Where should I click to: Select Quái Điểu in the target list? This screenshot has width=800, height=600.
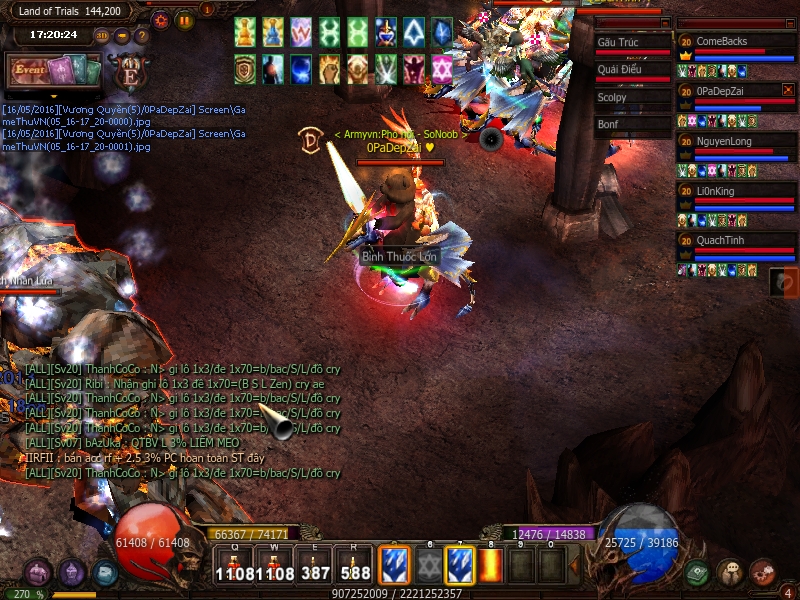pyautogui.click(x=632, y=72)
